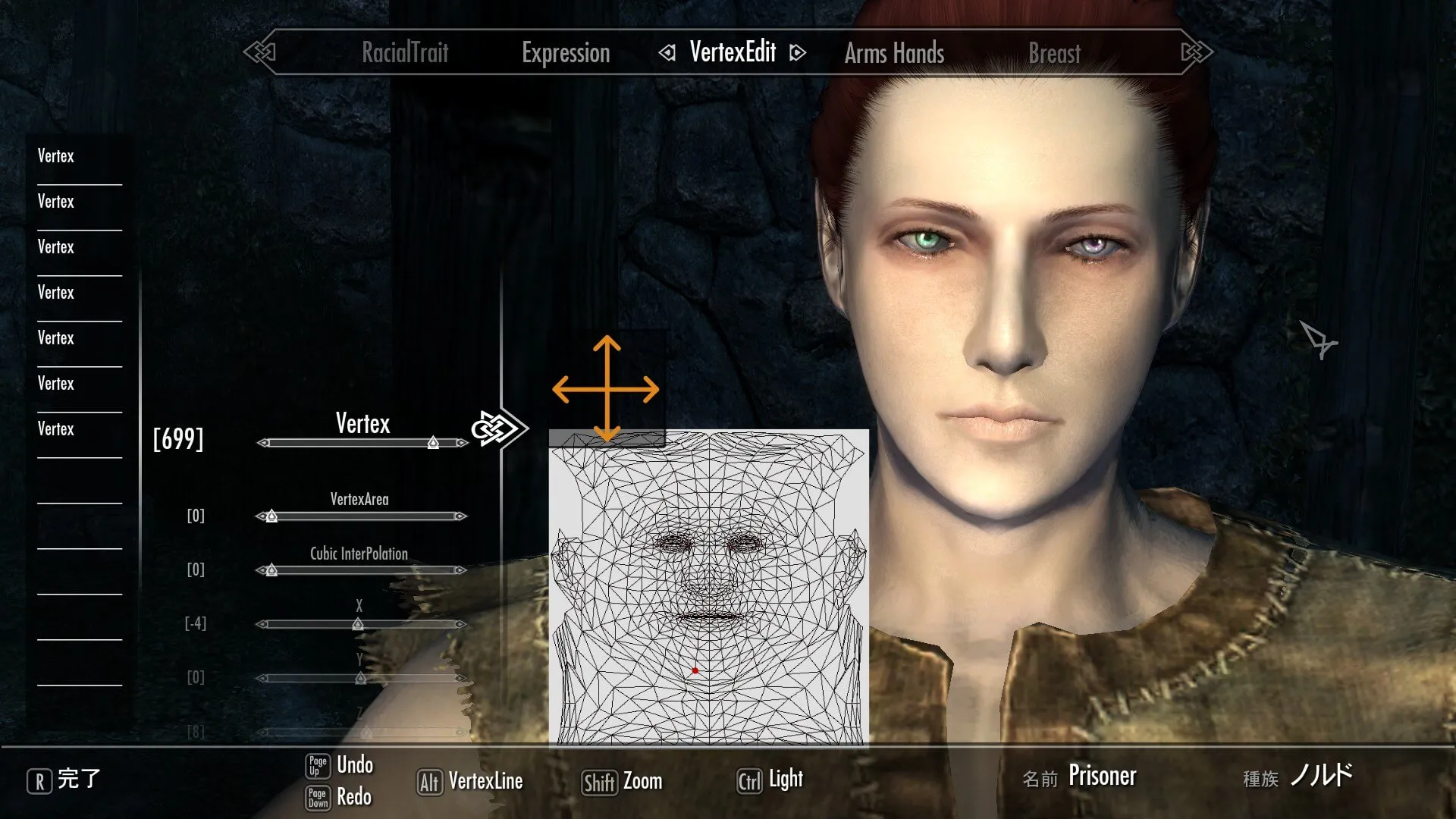Viewport: 1456px width, 819px height.
Task: Switch to the RacialTrait tab
Action: [405, 52]
